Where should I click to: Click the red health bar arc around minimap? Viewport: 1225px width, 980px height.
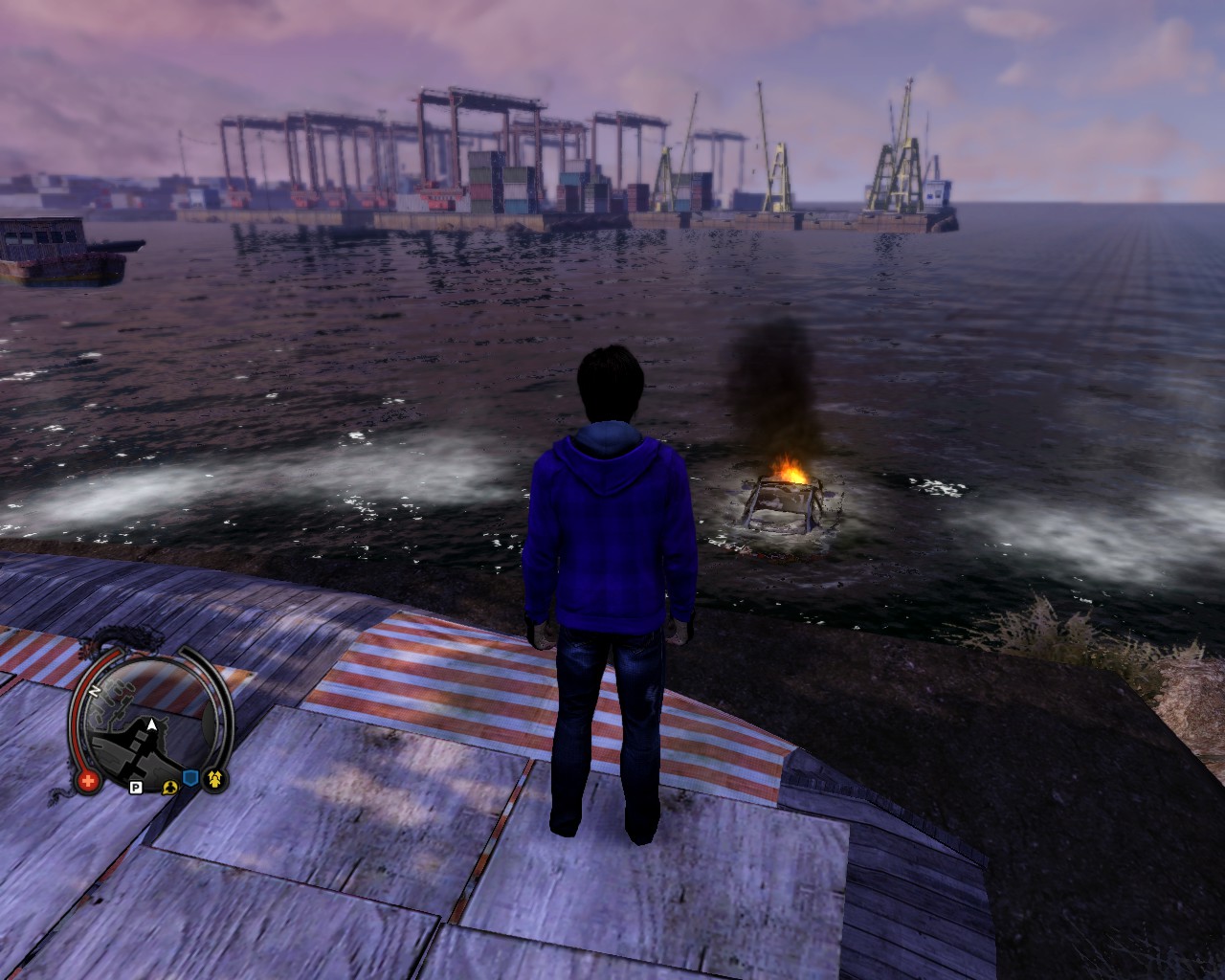pos(76,706)
